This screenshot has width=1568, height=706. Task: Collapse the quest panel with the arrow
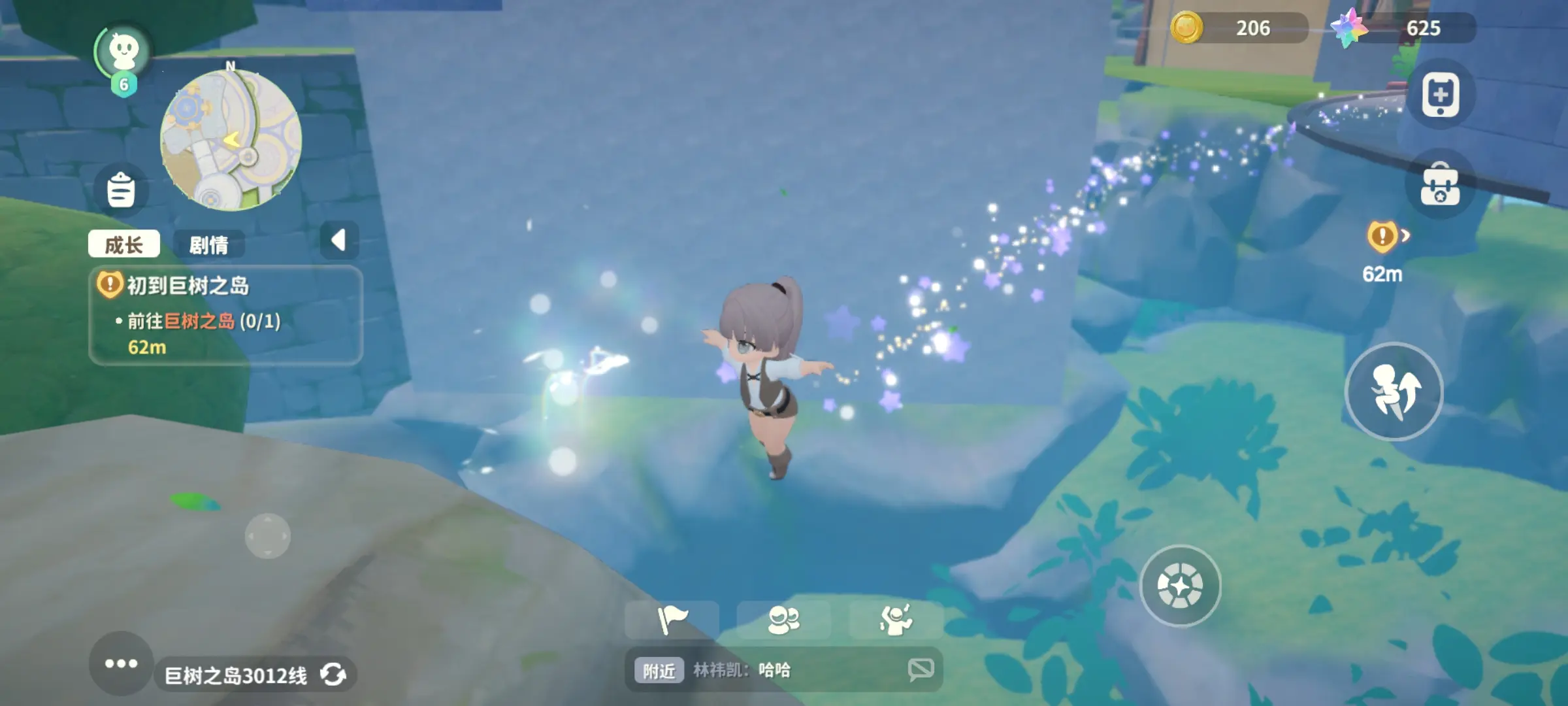coord(338,241)
